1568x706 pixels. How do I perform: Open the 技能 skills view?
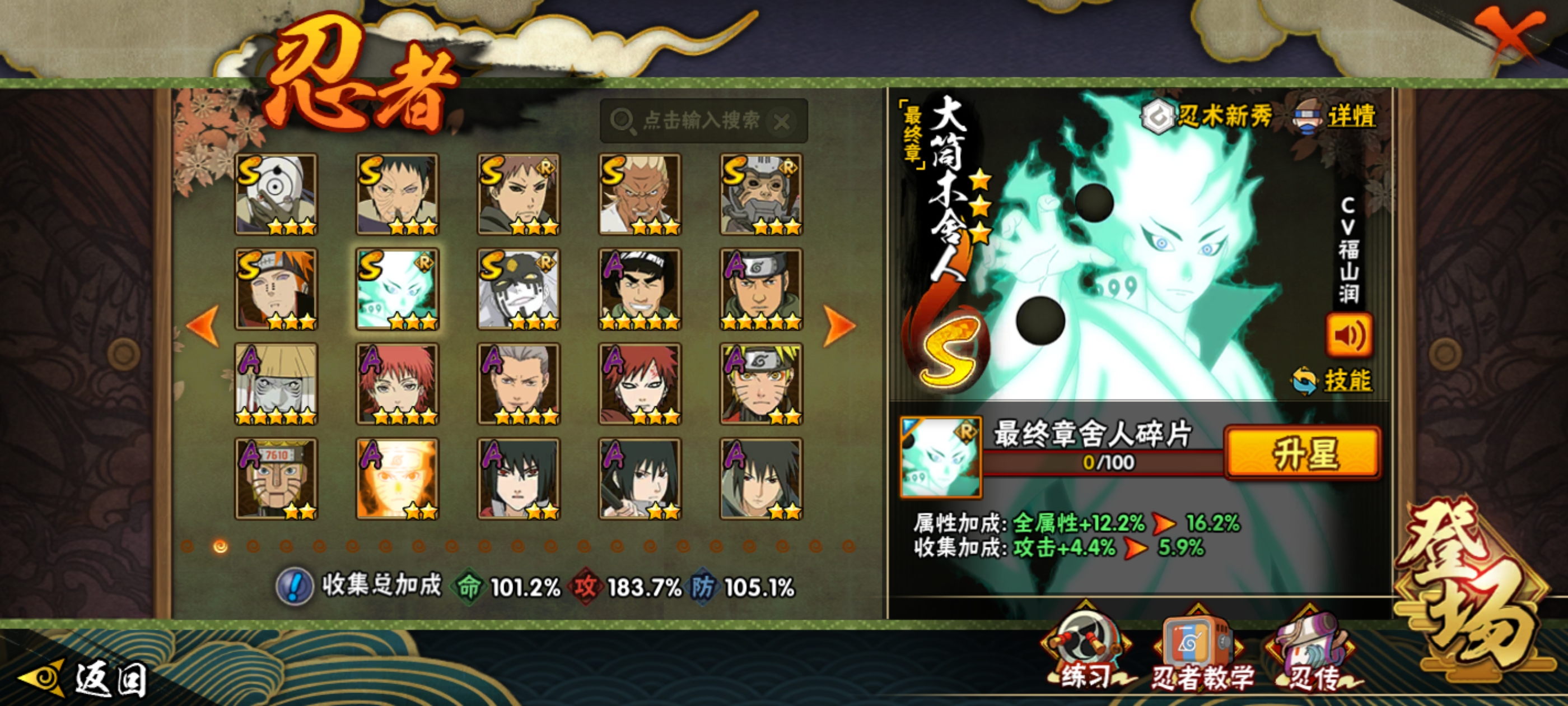(x=1333, y=380)
